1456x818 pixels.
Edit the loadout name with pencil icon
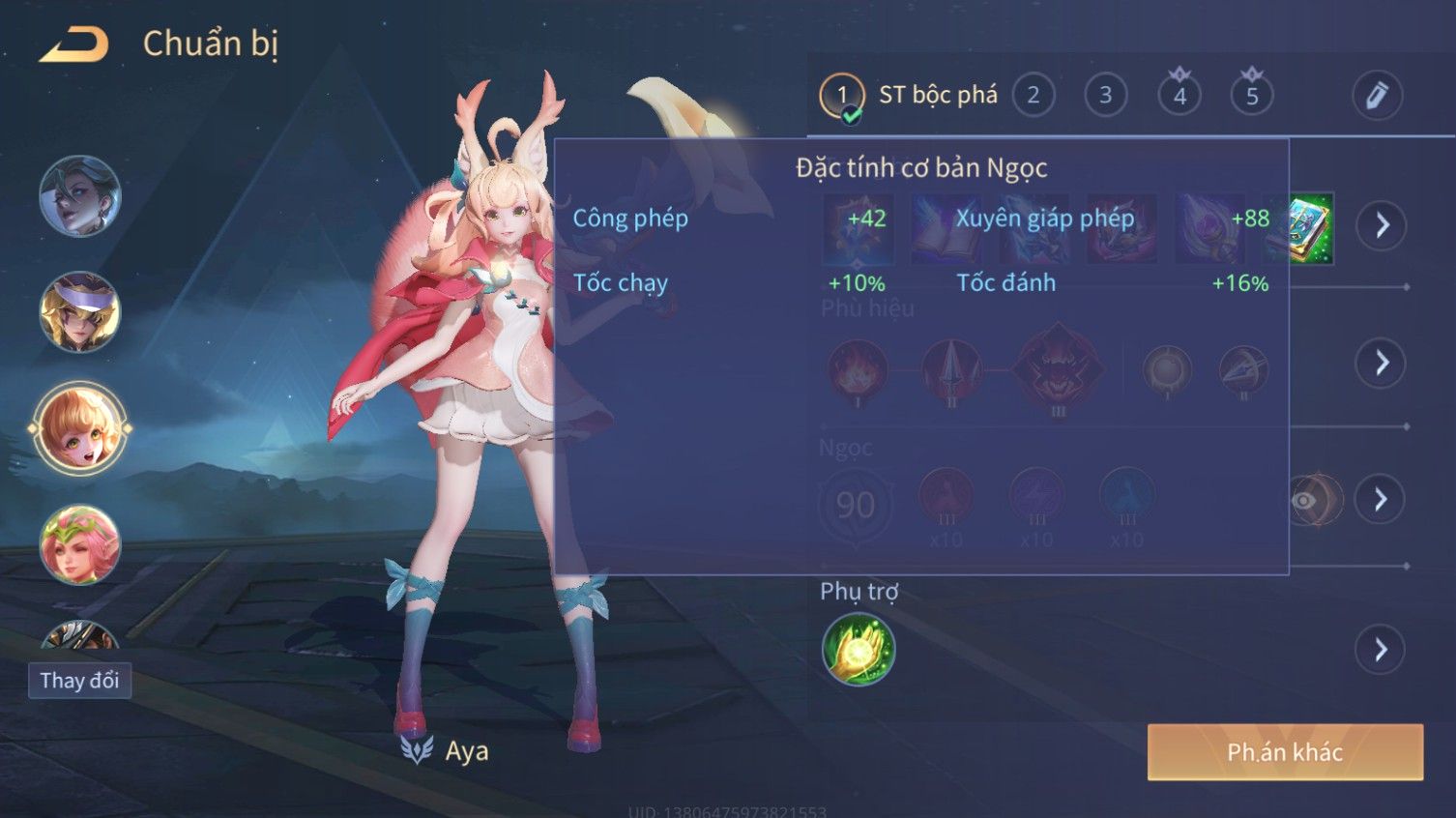(x=1376, y=95)
